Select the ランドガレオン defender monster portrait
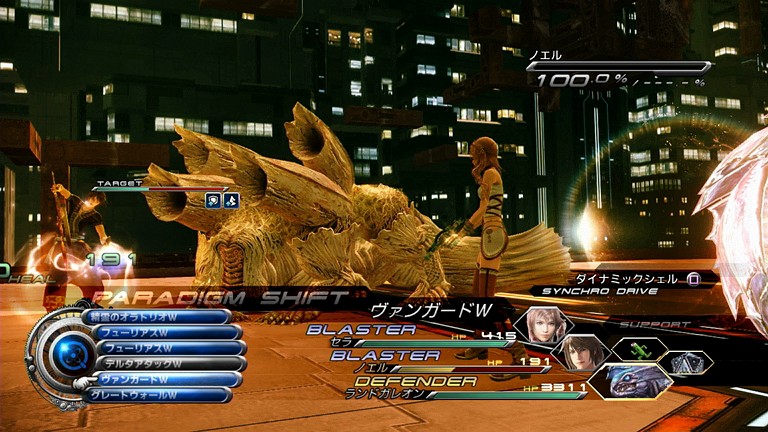 click(x=630, y=381)
